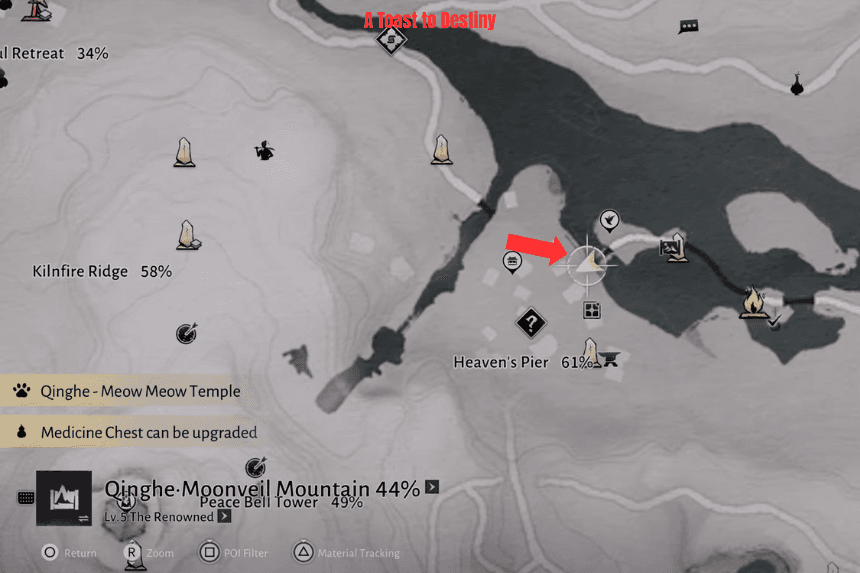The image size is (860, 573).
Task: Expand the Qinghe·Moonveil Mountain 44% arrow
Action: click(432, 487)
